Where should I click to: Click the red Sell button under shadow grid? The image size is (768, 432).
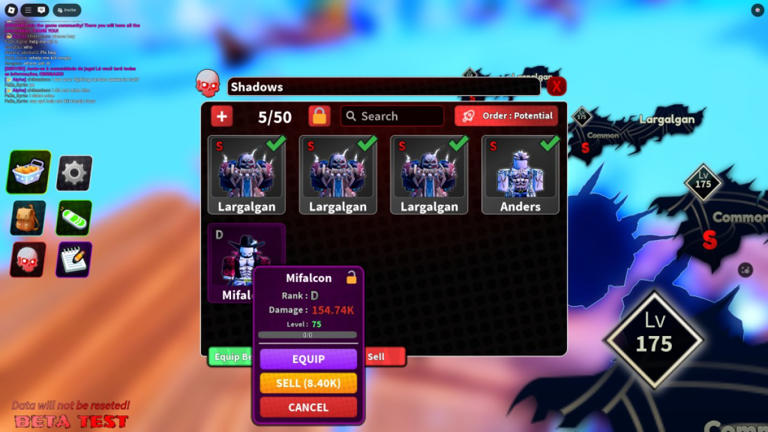click(x=384, y=356)
